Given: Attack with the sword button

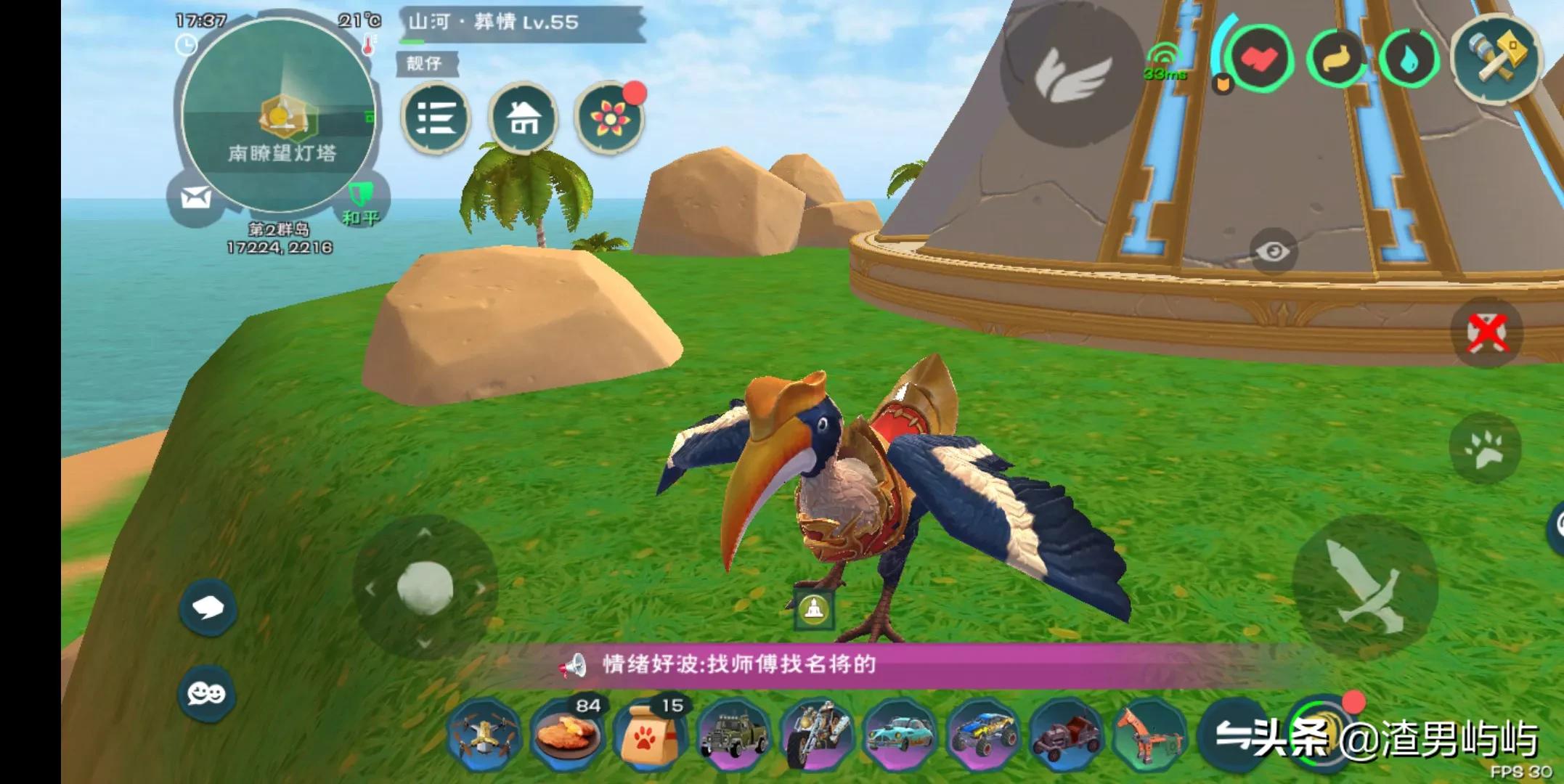Looking at the screenshot, I should (x=1364, y=585).
